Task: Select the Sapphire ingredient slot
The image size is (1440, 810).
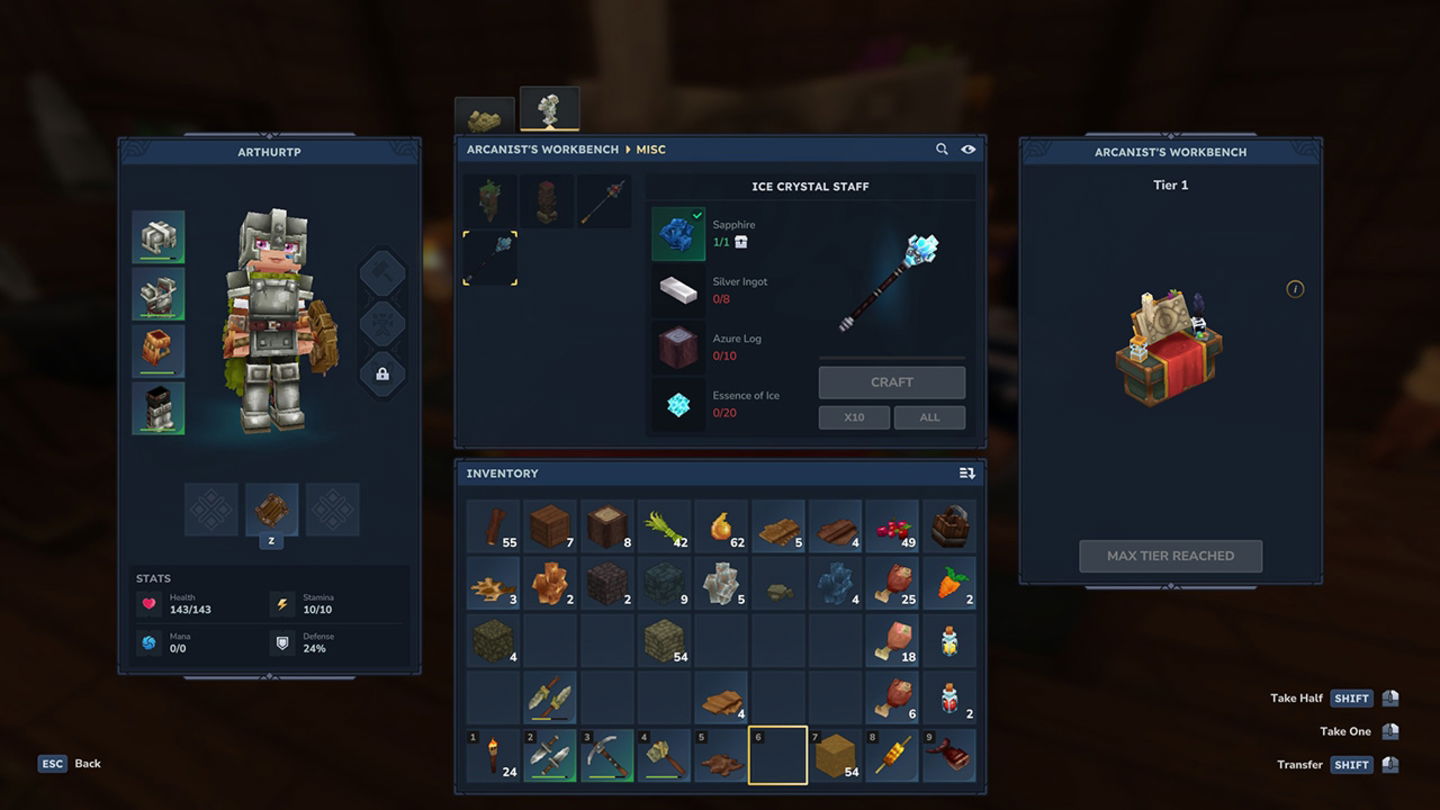Action: click(x=678, y=234)
